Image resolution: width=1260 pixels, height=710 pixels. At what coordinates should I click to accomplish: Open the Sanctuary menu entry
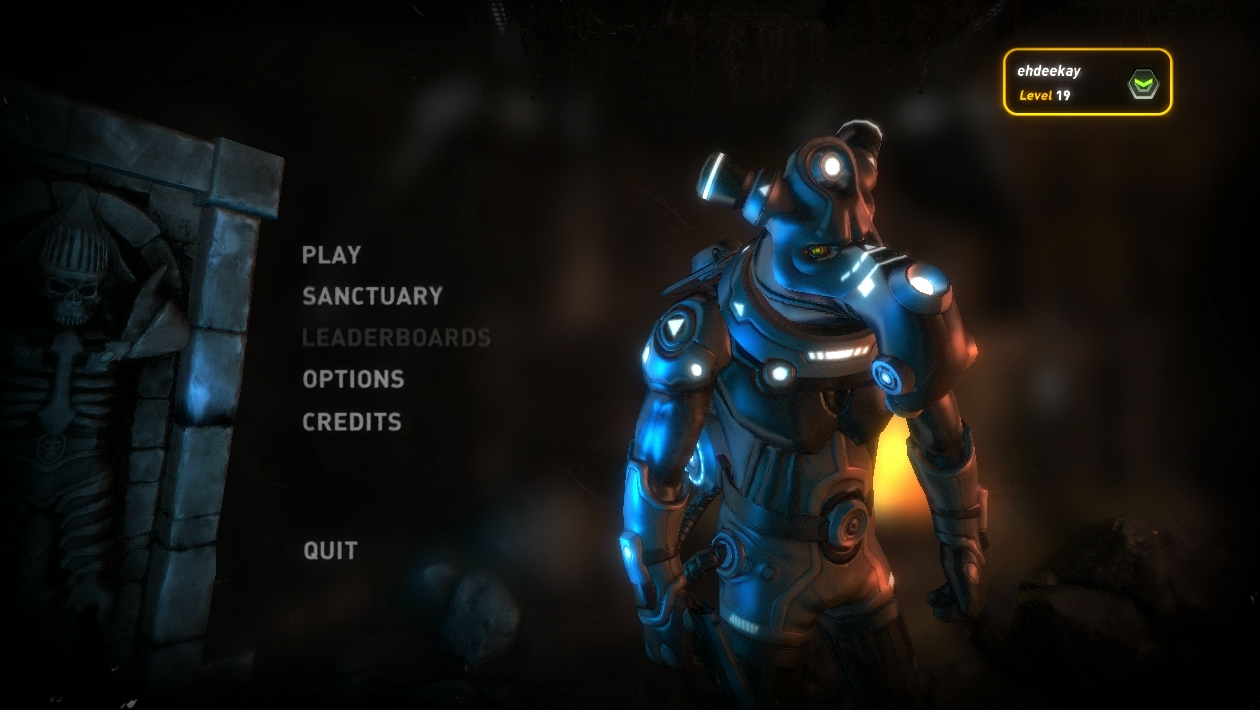[x=372, y=297]
